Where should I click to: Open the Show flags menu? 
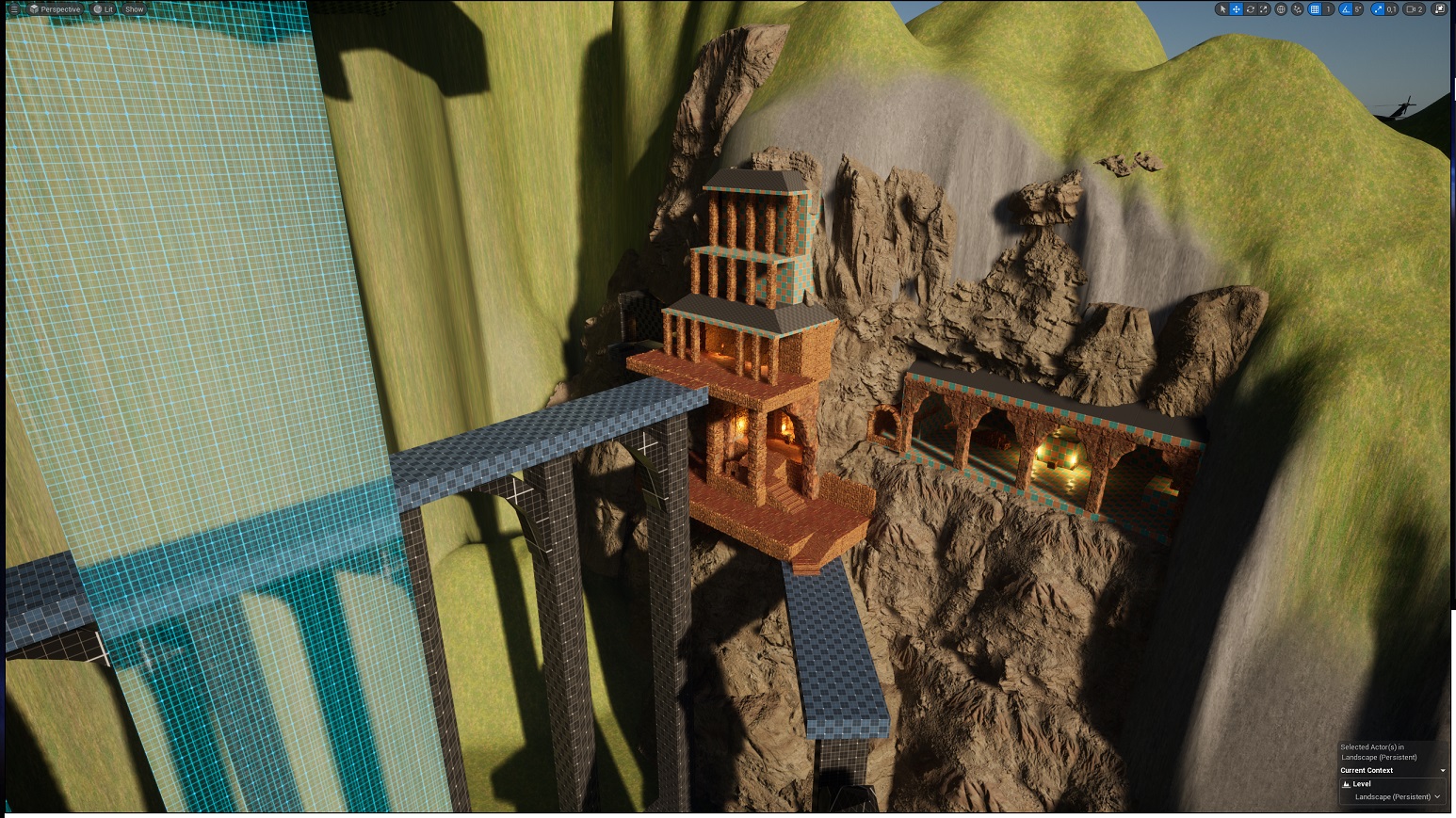pyautogui.click(x=135, y=9)
